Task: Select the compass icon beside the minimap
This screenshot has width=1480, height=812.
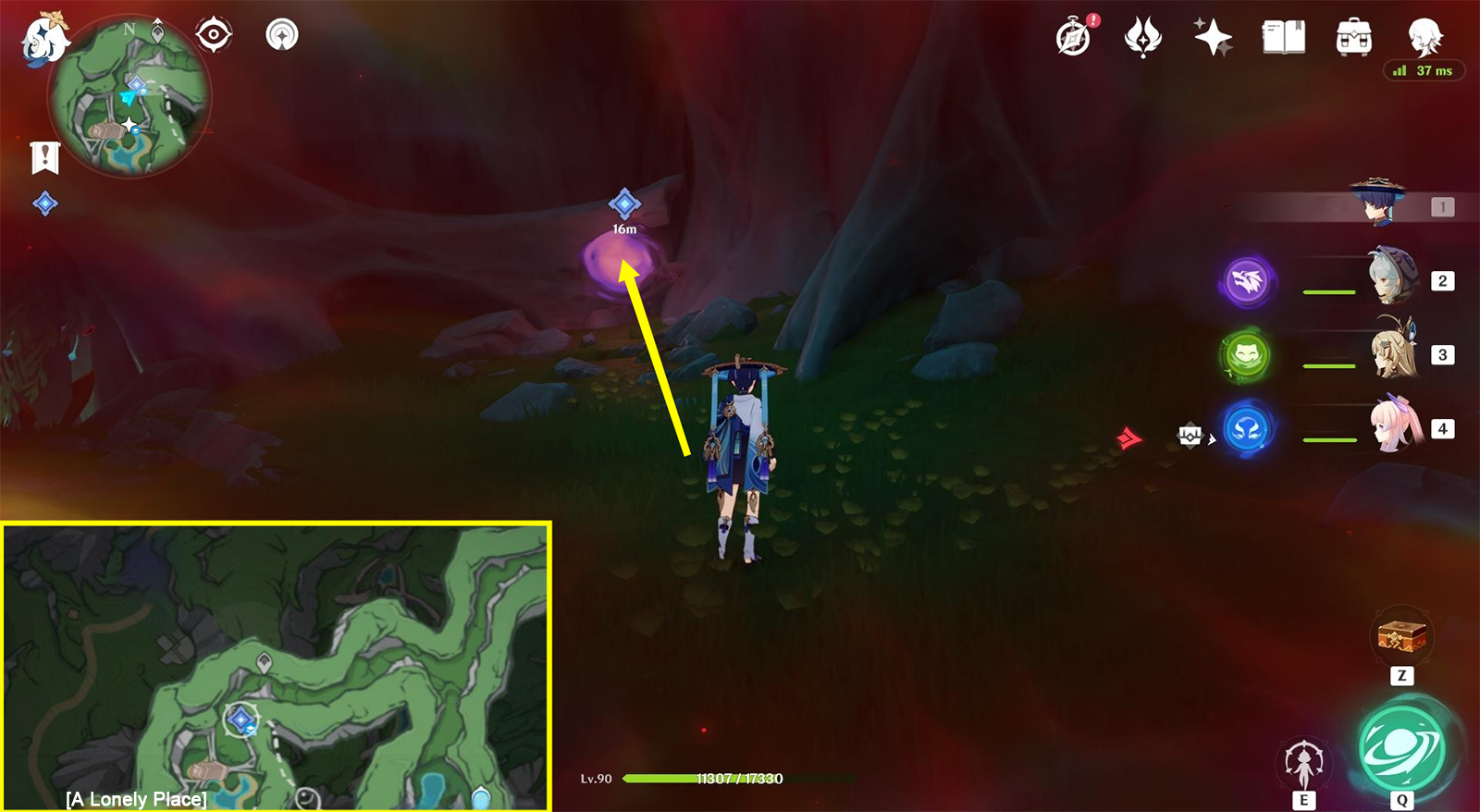Action: 213,35
